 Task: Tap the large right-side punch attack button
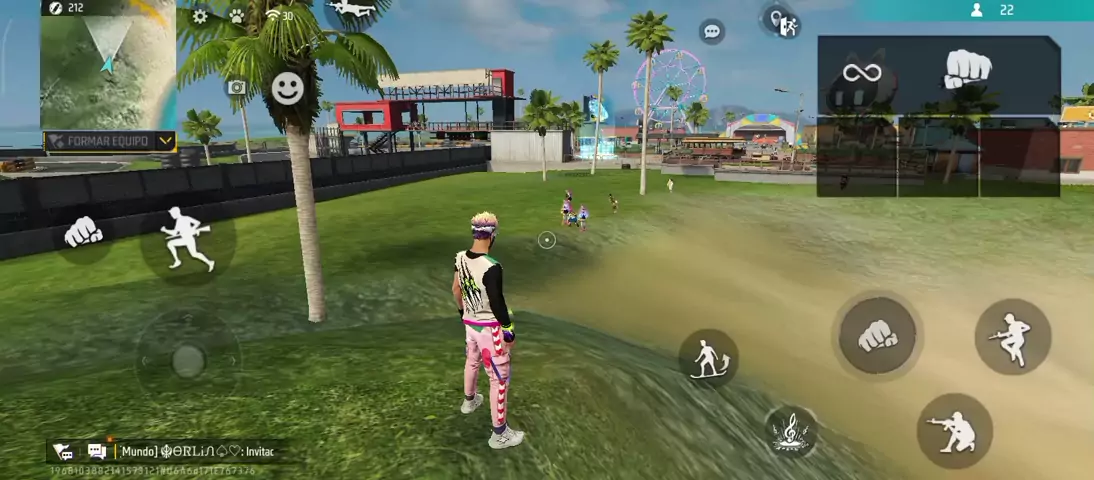(x=877, y=337)
